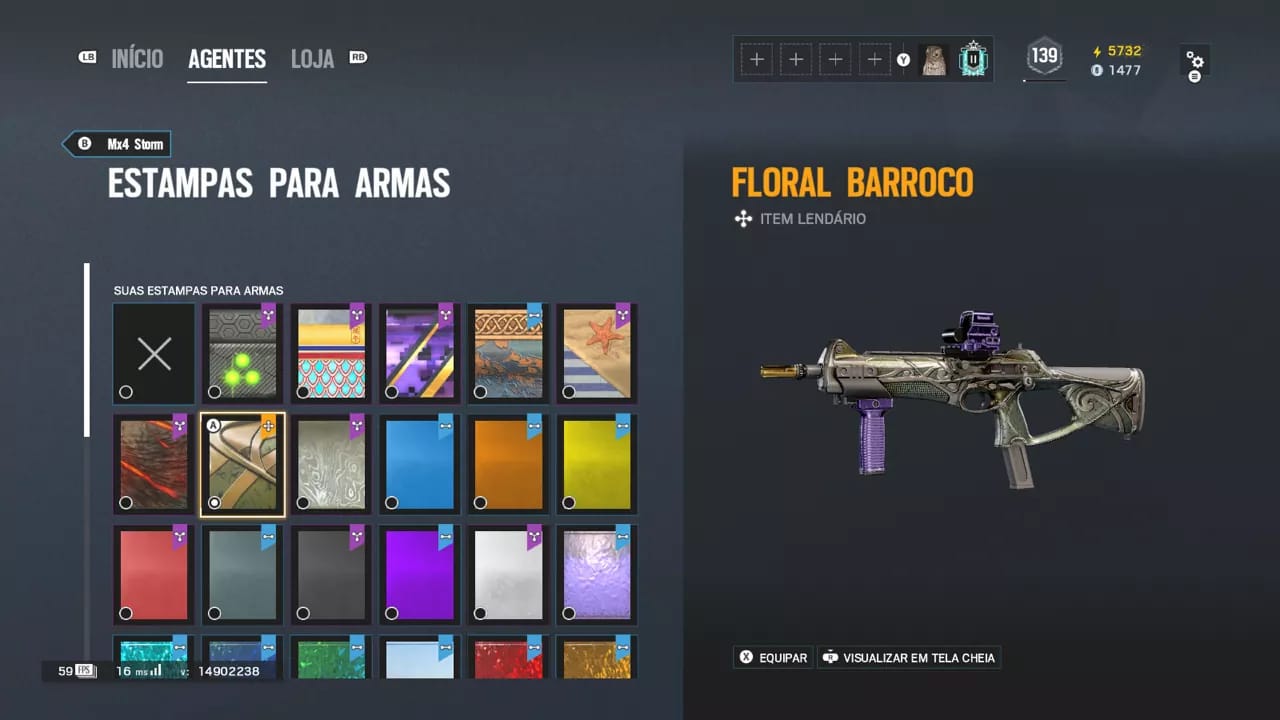Switch to the LOJA tab

pyautogui.click(x=312, y=59)
